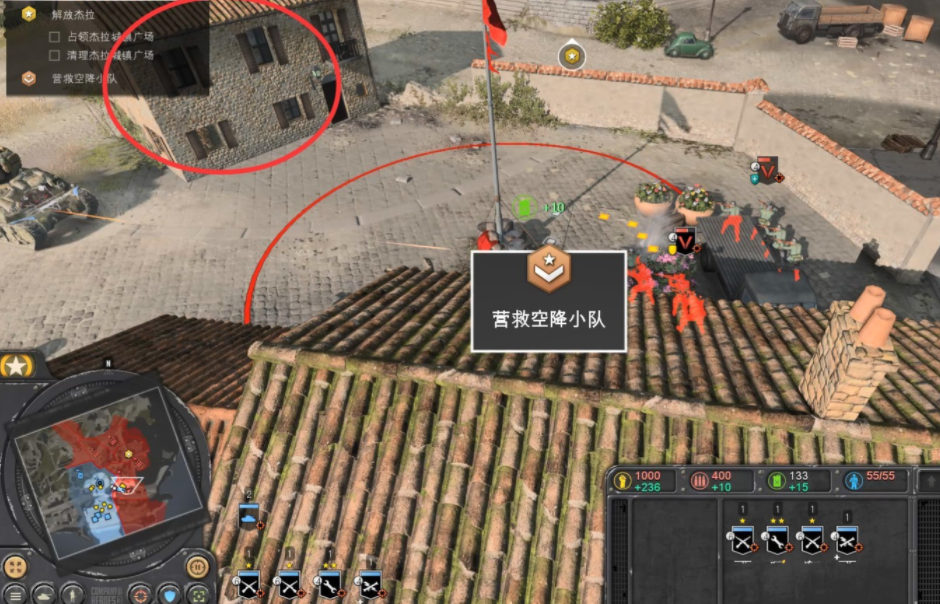Choose the tank filter button under the minimap
The image size is (940, 604).
click(x=45, y=596)
